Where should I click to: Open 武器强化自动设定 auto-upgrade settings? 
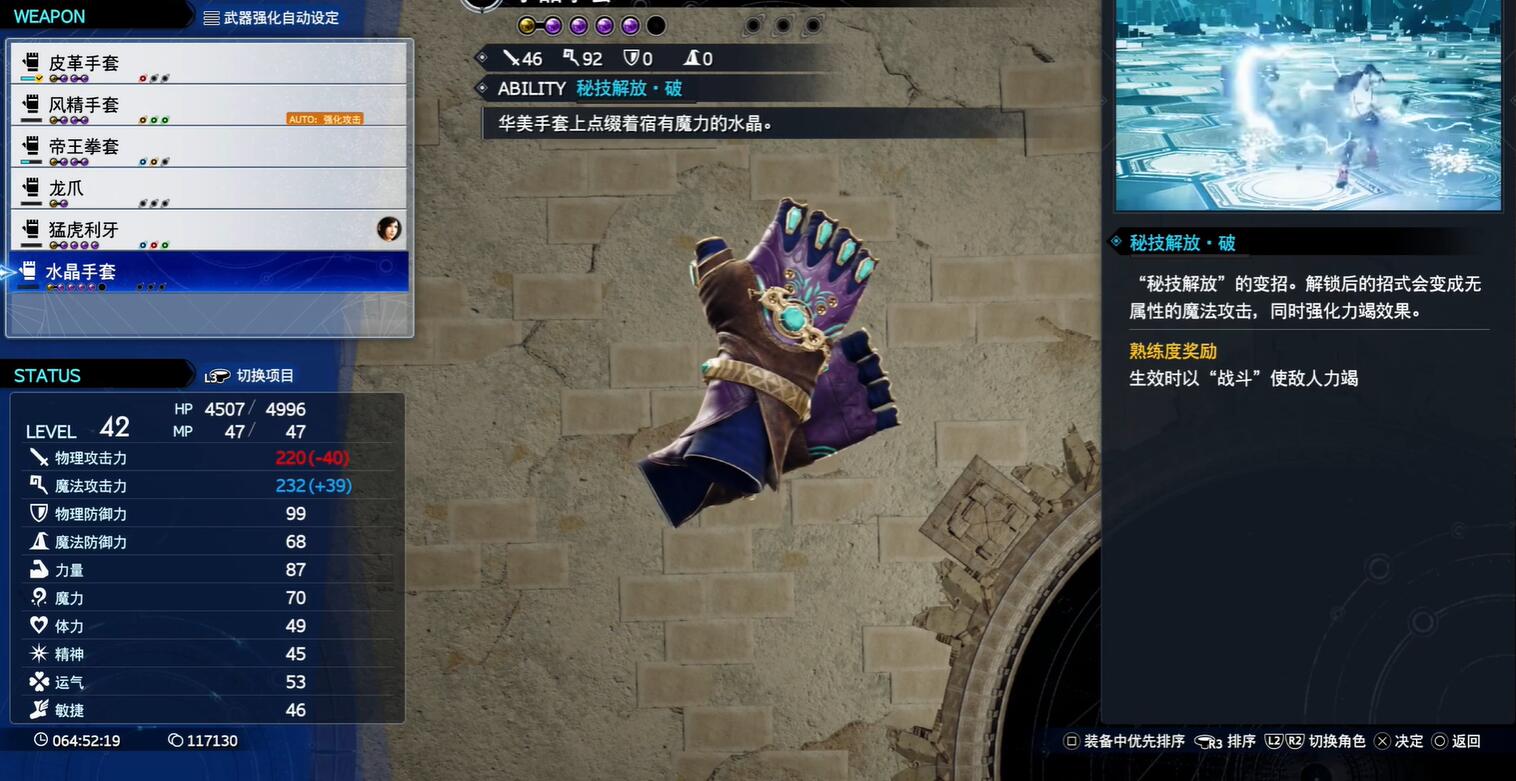(x=271, y=17)
